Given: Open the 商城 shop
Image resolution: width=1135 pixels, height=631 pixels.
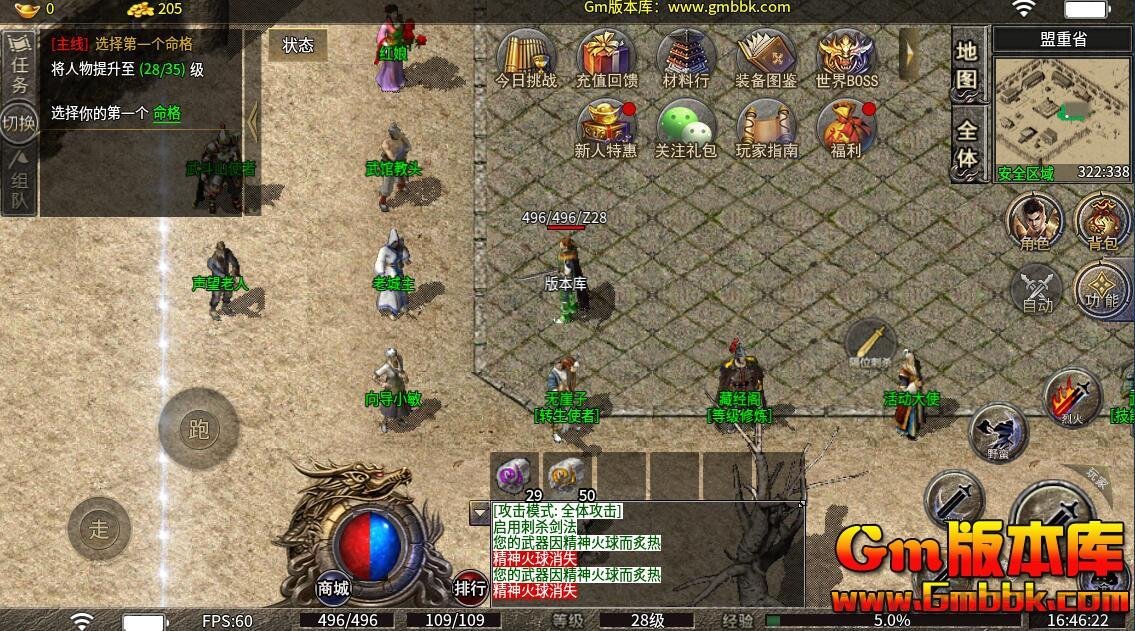Looking at the screenshot, I should (x=334, y=588).
